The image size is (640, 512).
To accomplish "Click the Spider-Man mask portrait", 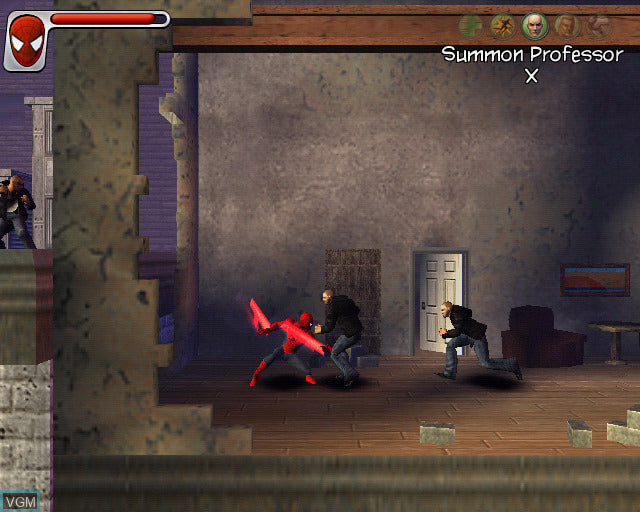I will coord(25,38).
